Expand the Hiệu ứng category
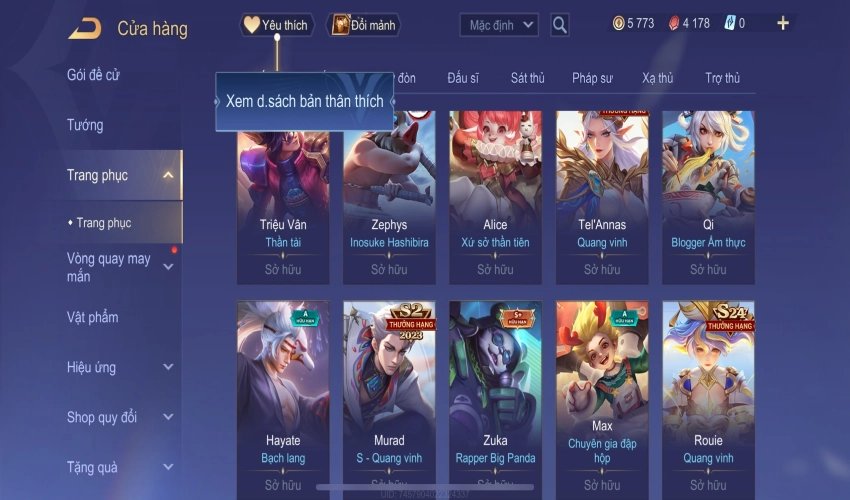This screenshot has height=500, width=850. tap(168, 367)
